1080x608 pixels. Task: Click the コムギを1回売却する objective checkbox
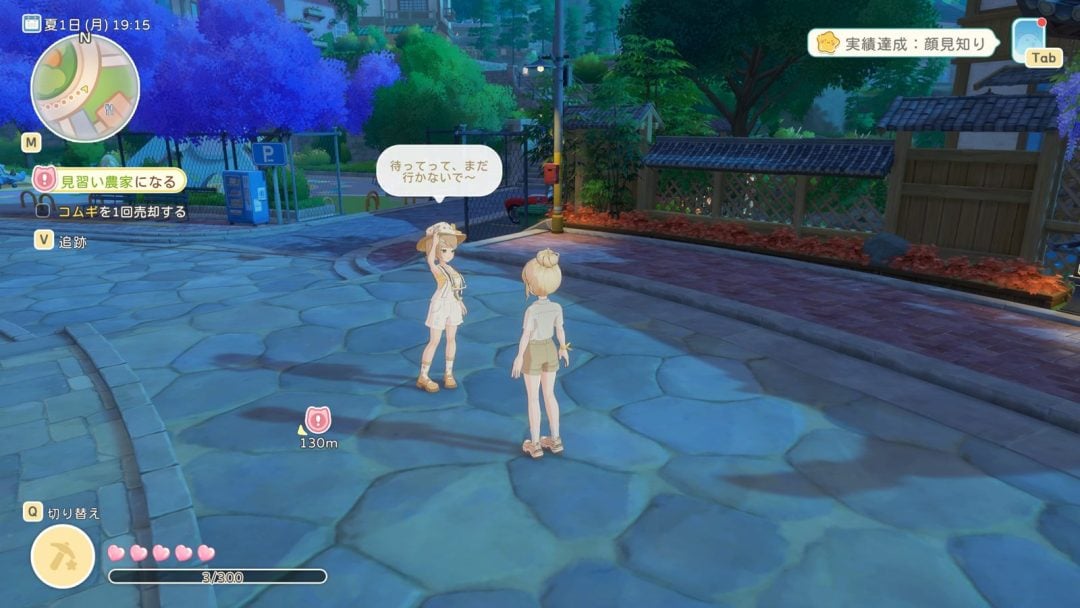pyautogui.click(x=43, y=212)
